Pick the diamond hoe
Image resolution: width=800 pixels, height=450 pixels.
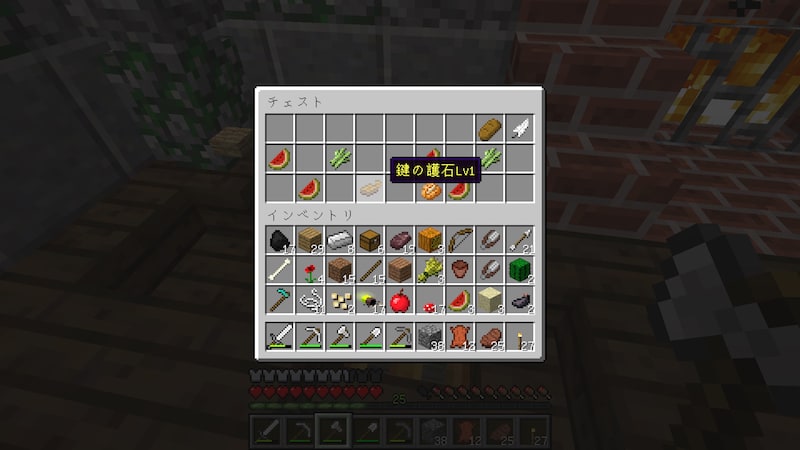[x=280, y=300]
